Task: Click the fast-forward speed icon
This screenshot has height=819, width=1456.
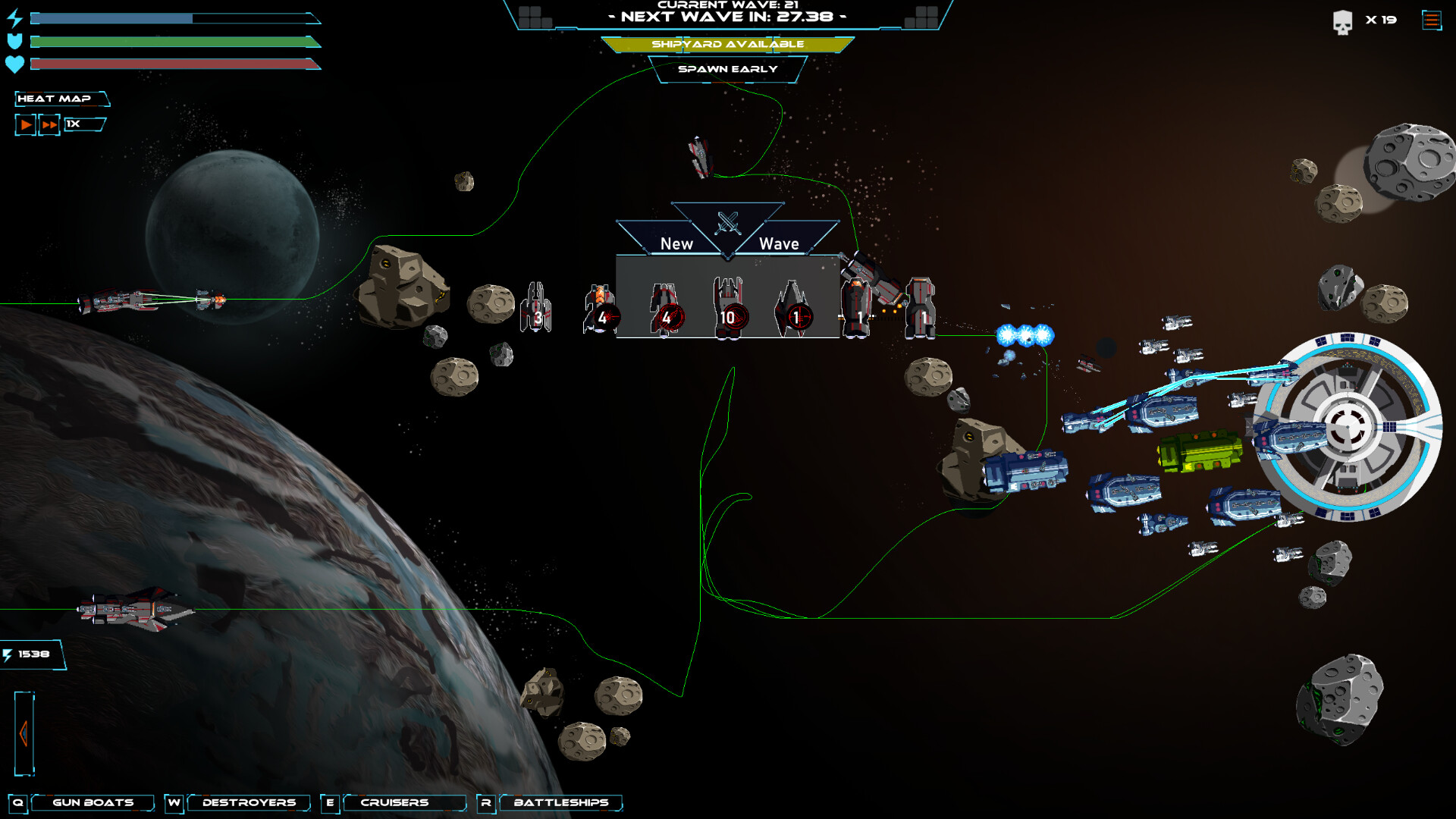Action: click(49, 124)
